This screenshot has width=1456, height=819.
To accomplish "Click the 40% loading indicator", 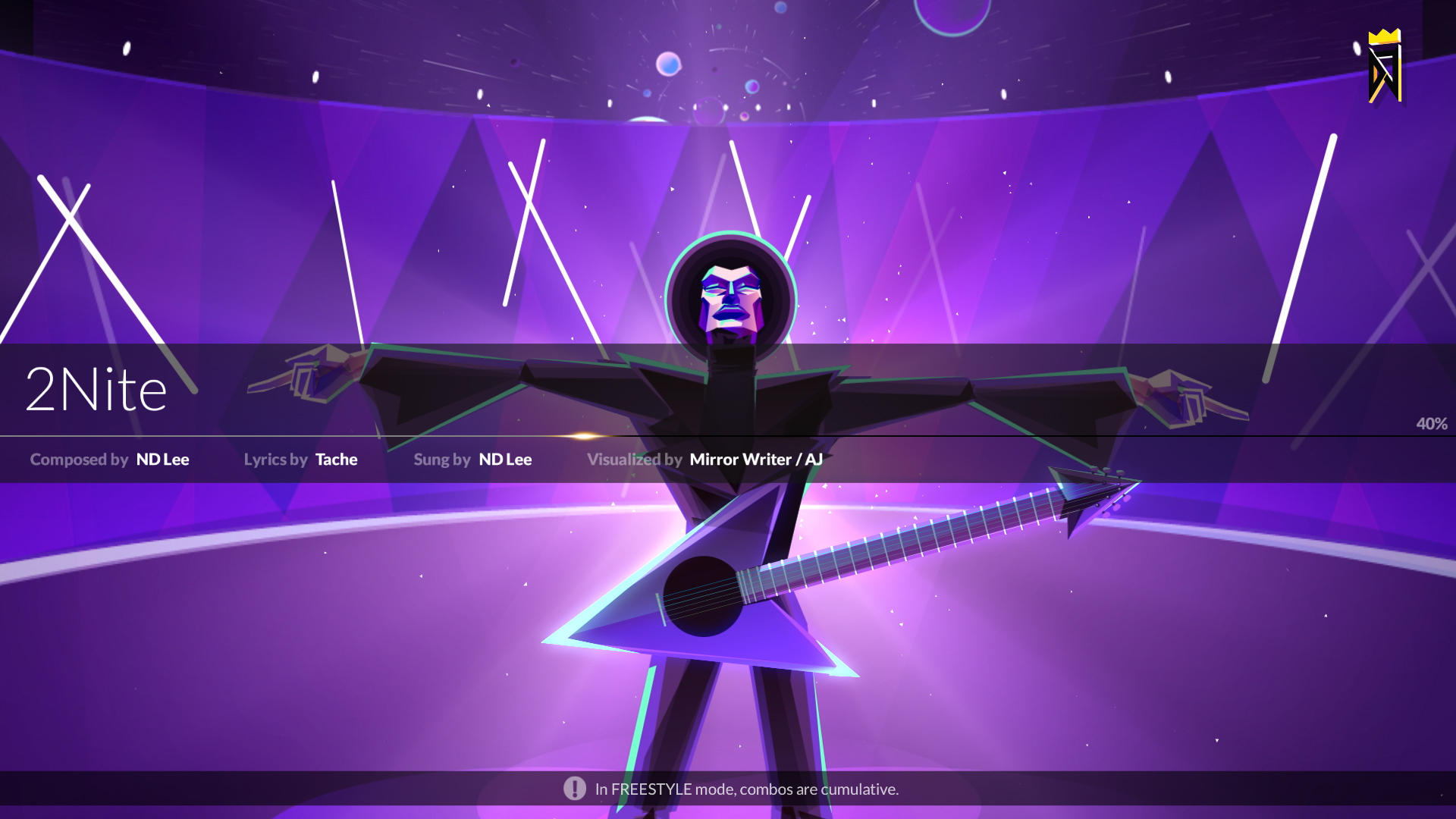I will coord(1430,424).
